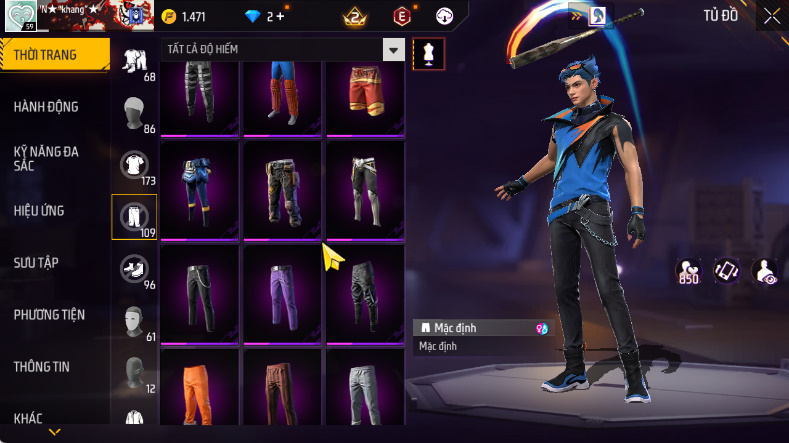Open the head category with 86 items
Viewport: 789px width, 443px height.
pyautogui.click(x=134, y=113)
